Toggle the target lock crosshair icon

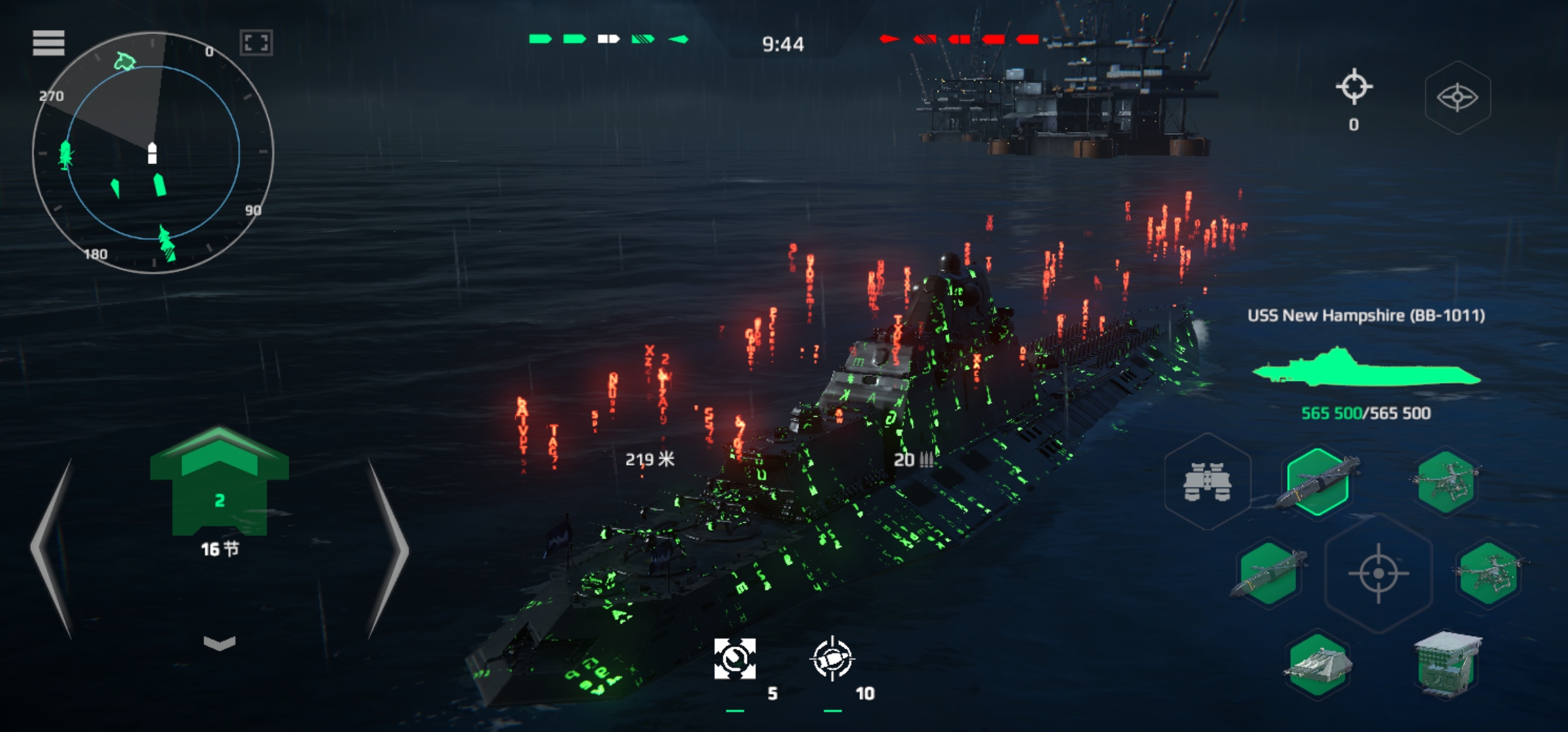[x=1354, y=87]
